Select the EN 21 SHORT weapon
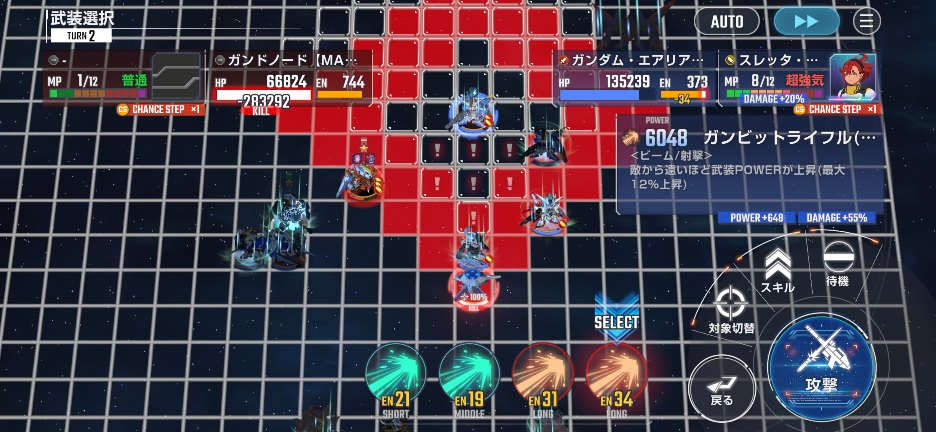This screenshot has height=432, width=936. [395, 378]
